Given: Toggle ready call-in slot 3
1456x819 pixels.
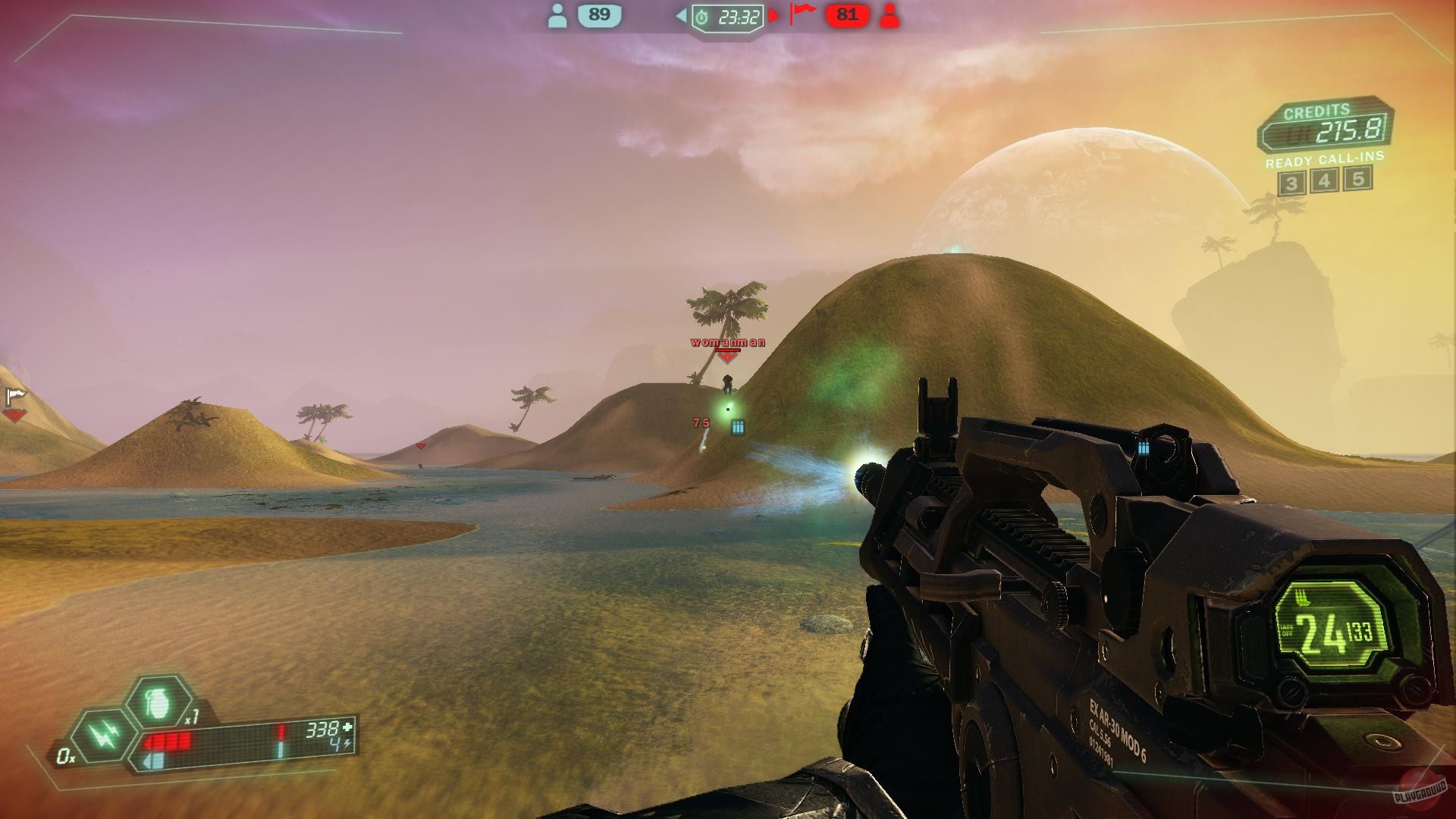Looking at the screenshot, I should [x=1291, y=182].
